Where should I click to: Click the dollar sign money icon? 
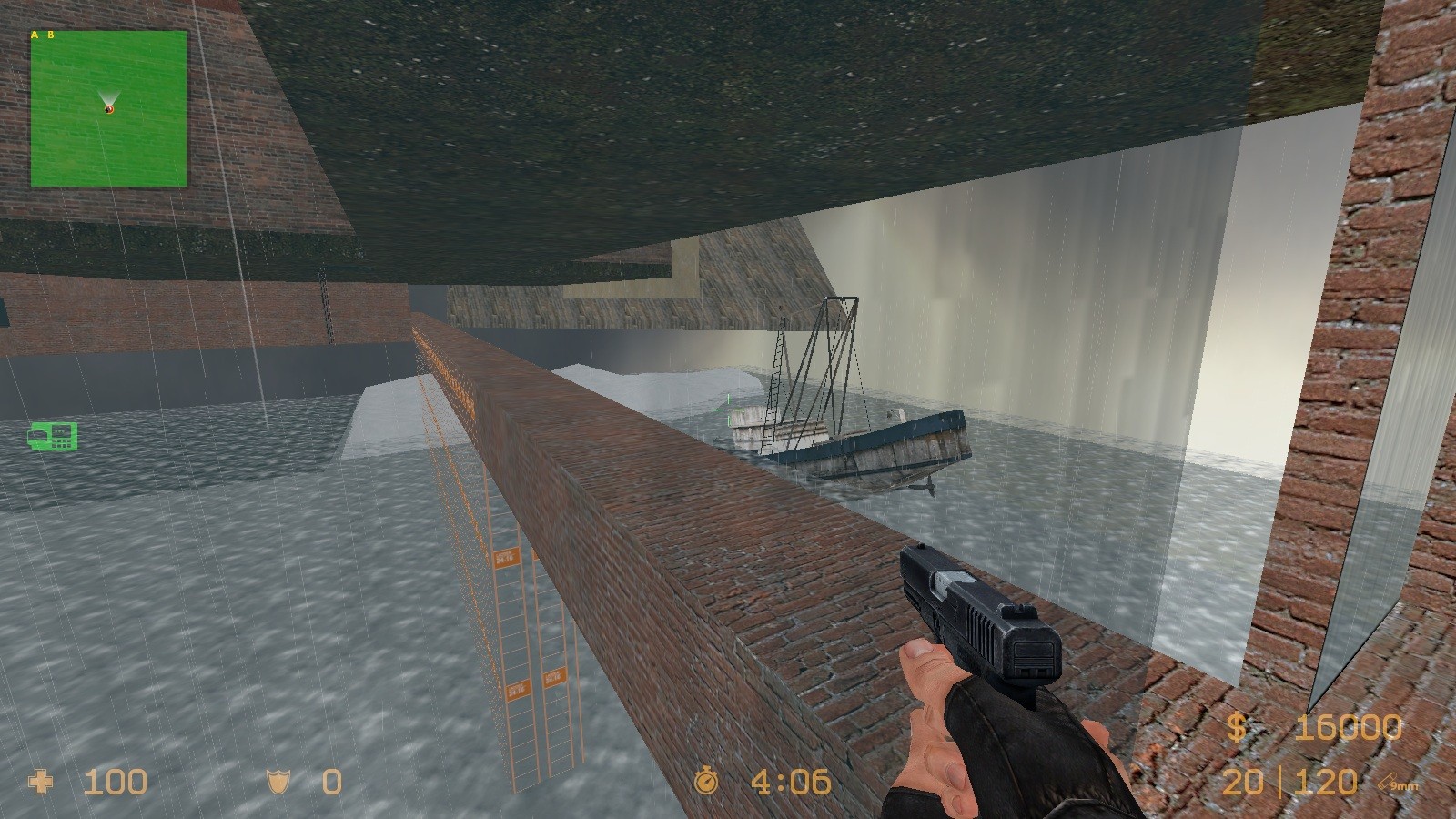pyautogui.click(x=1239, y=728)
